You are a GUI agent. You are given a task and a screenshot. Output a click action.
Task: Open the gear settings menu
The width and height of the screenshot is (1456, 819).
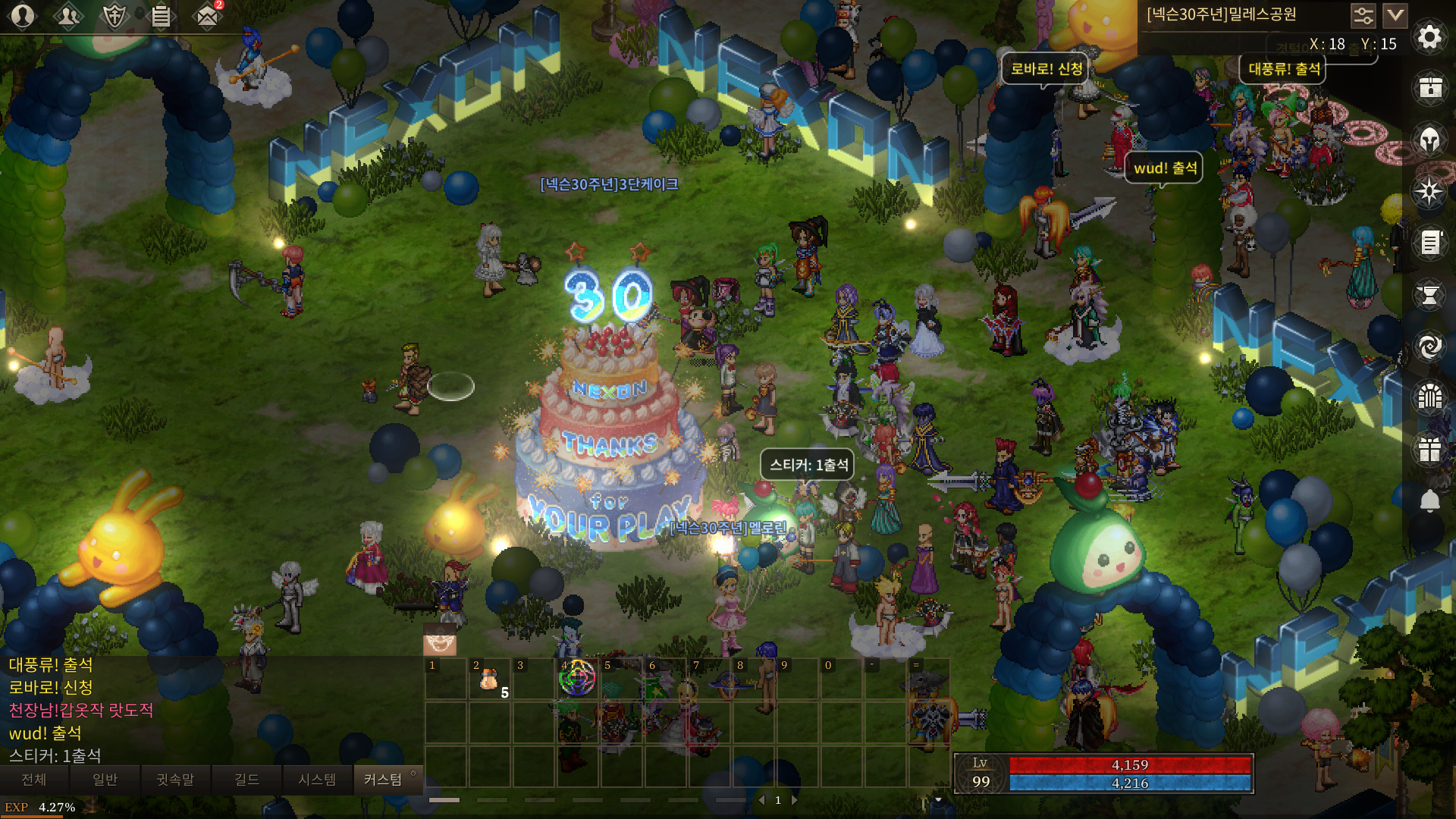click(1429, 36)
